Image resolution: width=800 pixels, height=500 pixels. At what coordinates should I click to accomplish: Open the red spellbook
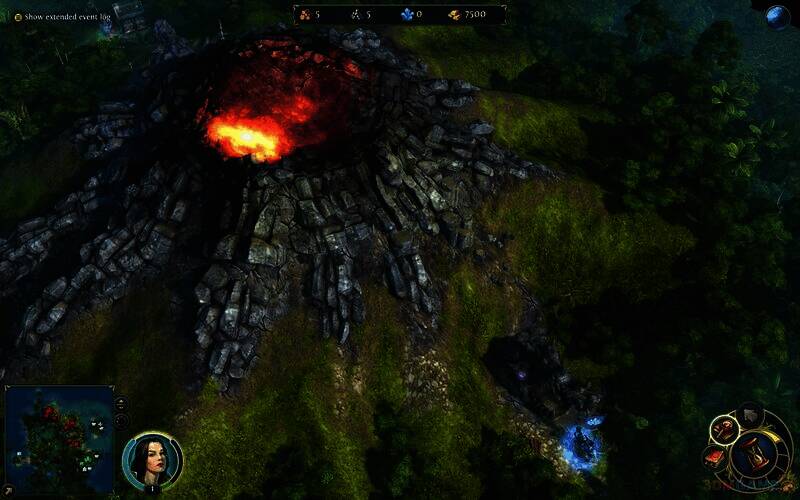(x=715, y=458)
